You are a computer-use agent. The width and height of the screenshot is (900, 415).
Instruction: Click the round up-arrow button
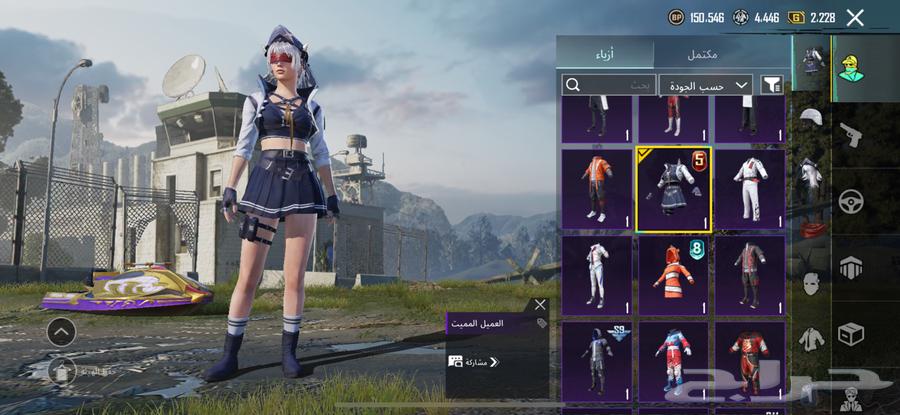tap(61, 331)
